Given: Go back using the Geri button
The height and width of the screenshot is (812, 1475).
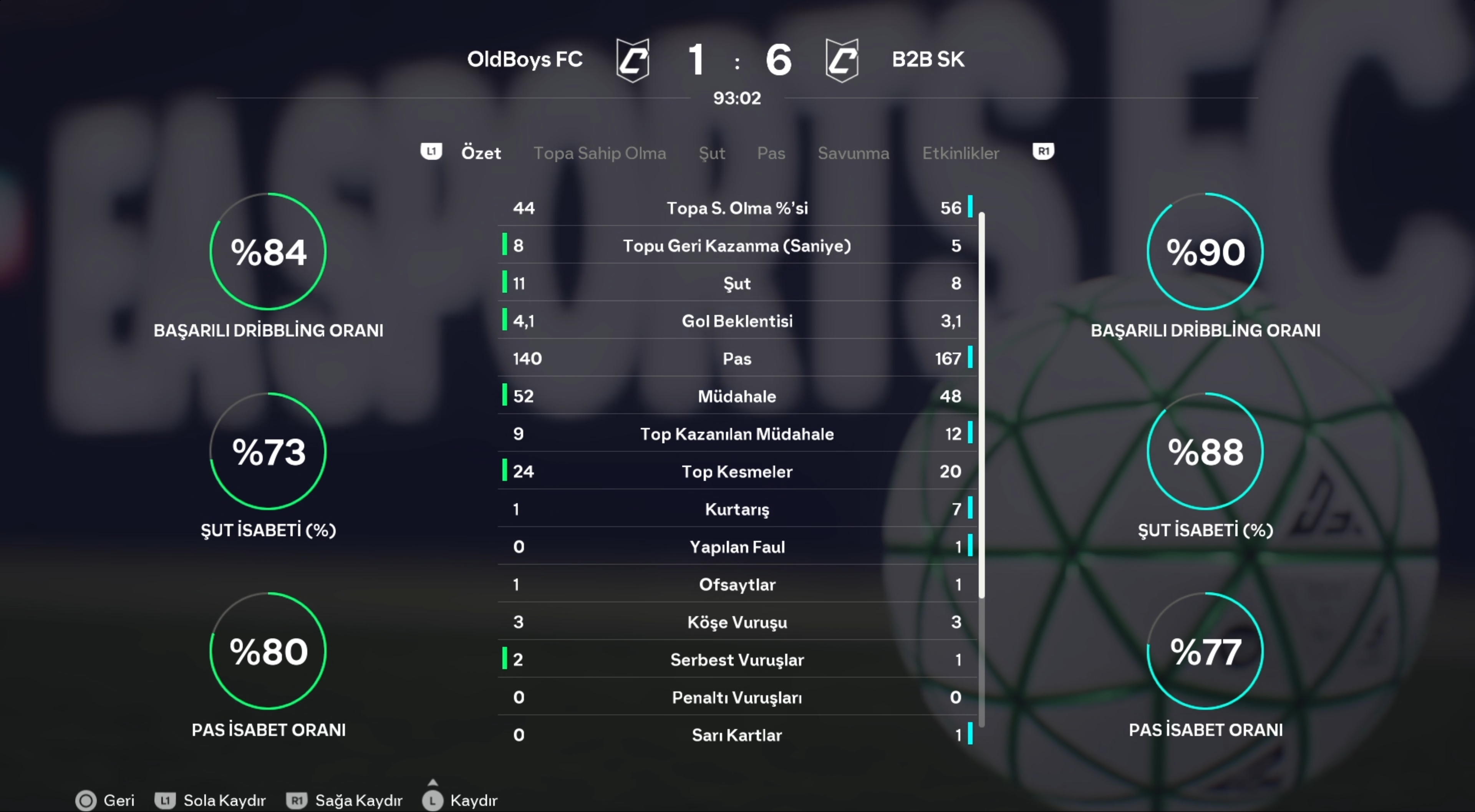Looking at the screenshot, I should (105, 800).
